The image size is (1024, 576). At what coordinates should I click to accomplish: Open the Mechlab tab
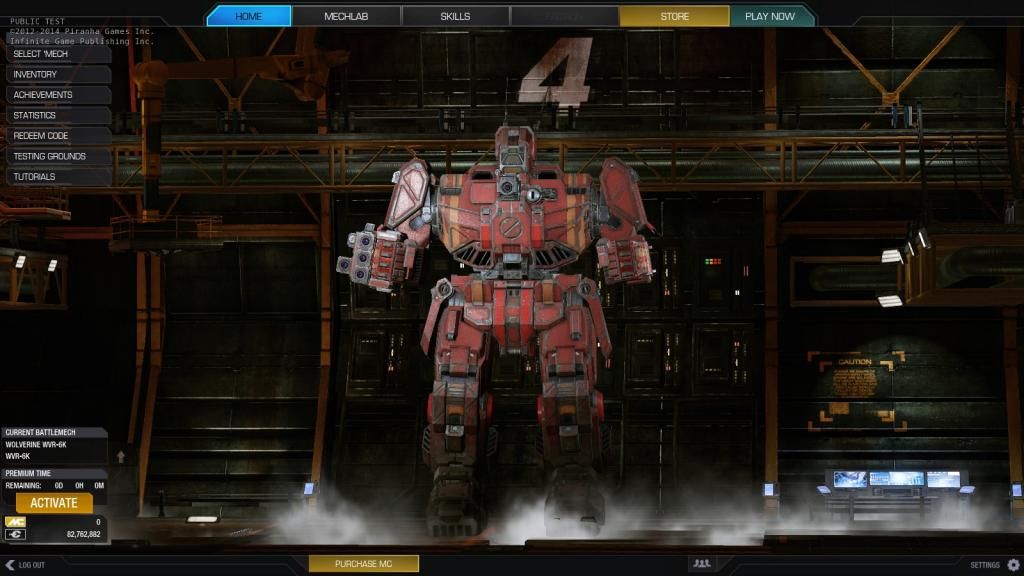coord(345,16)
